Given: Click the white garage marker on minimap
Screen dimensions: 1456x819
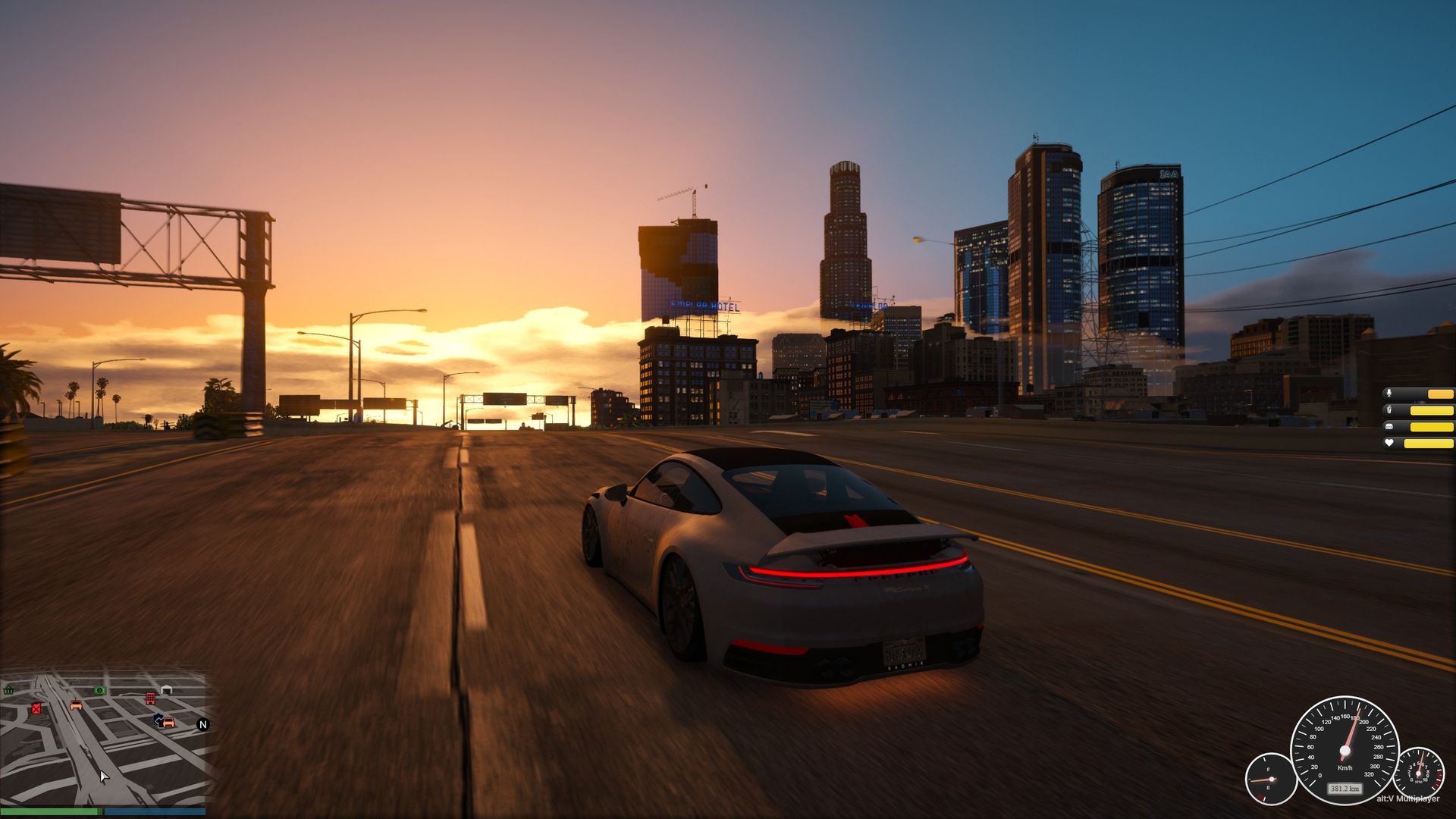Looking at the screenshot, I should point(167,689).
